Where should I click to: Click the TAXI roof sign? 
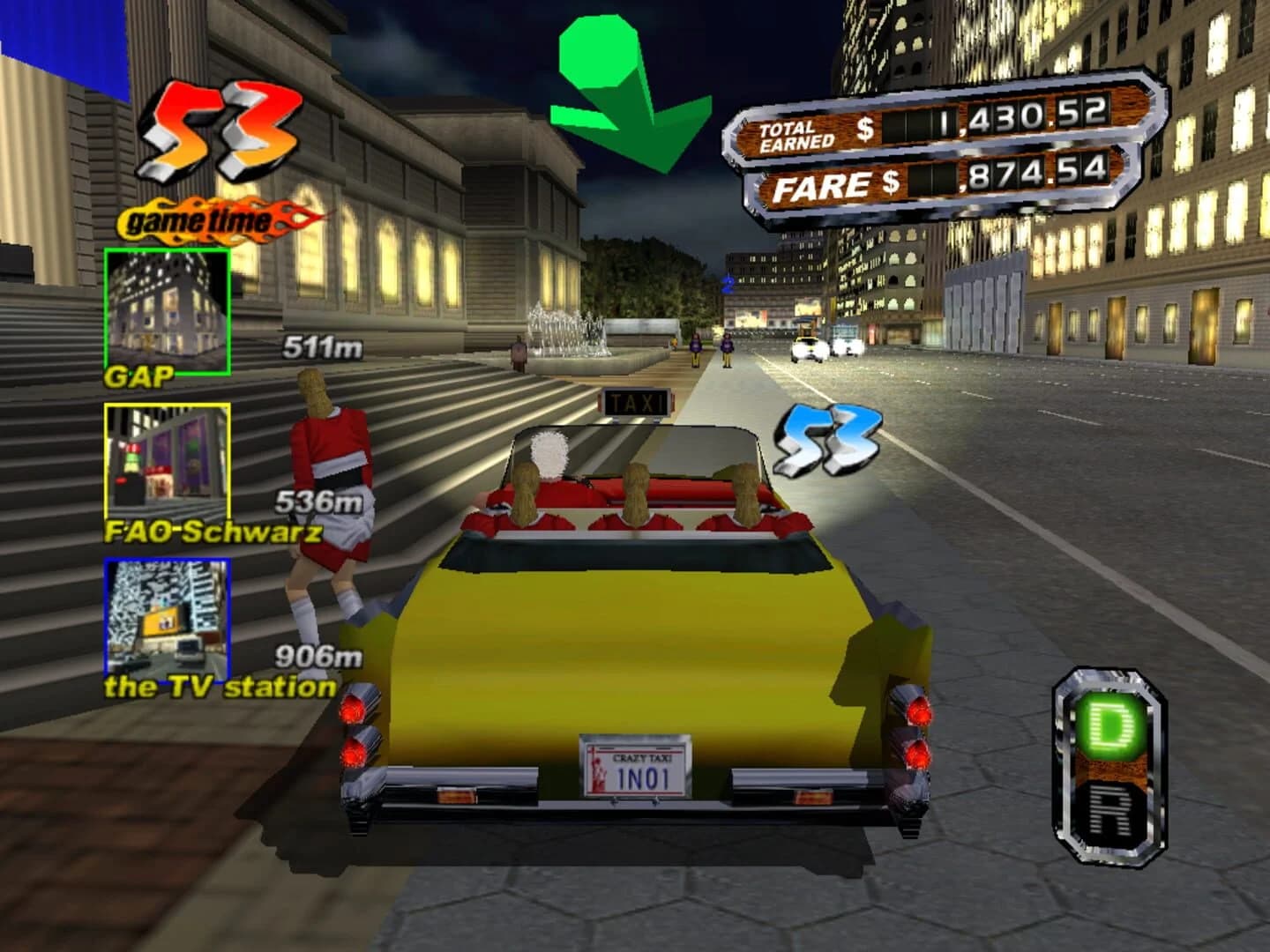click(x=635, y=404)
